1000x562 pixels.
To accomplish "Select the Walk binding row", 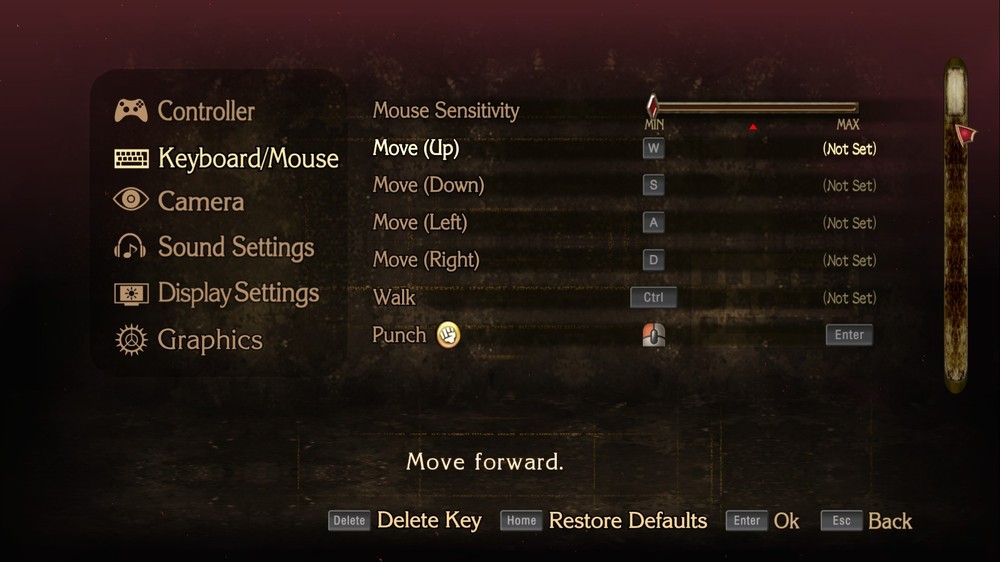I will [394, 297].
